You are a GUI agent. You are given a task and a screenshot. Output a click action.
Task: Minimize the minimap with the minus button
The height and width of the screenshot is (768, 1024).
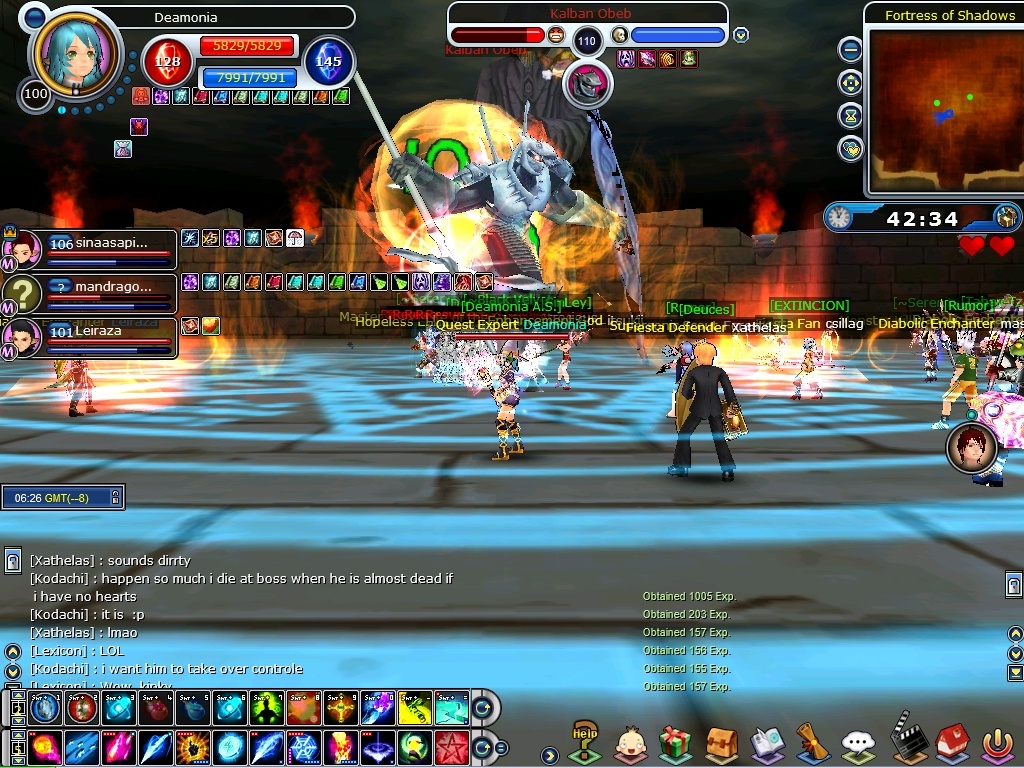click(850, 49)
